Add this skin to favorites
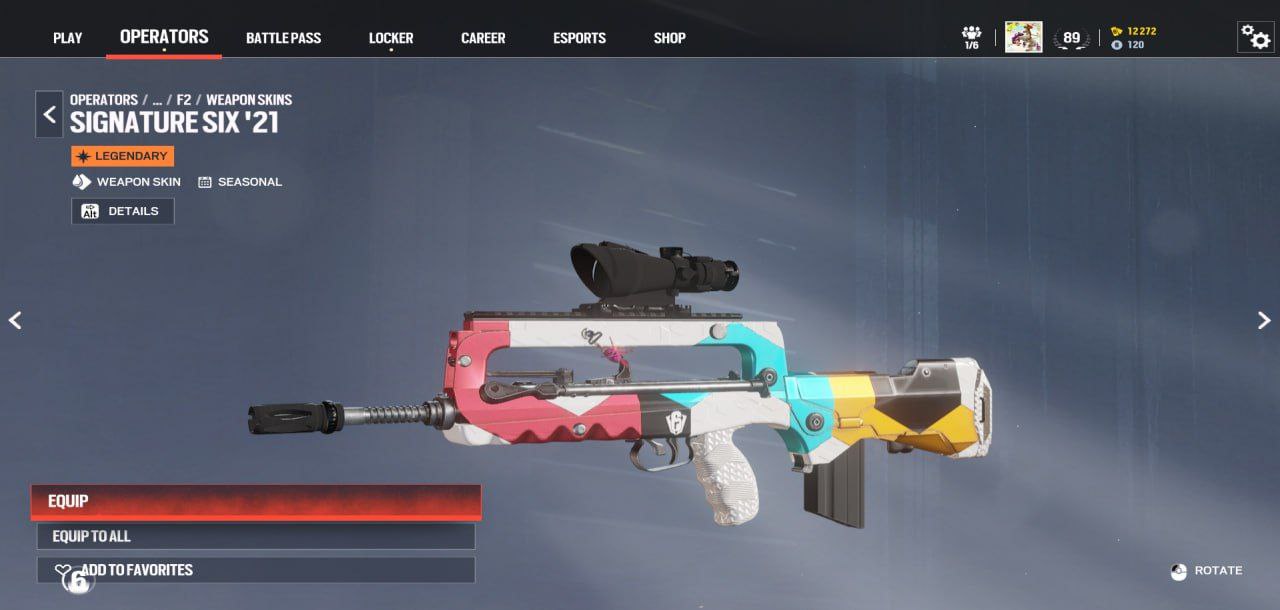The width and height of the screenshot is (1280, 610). tap(256, 570)
